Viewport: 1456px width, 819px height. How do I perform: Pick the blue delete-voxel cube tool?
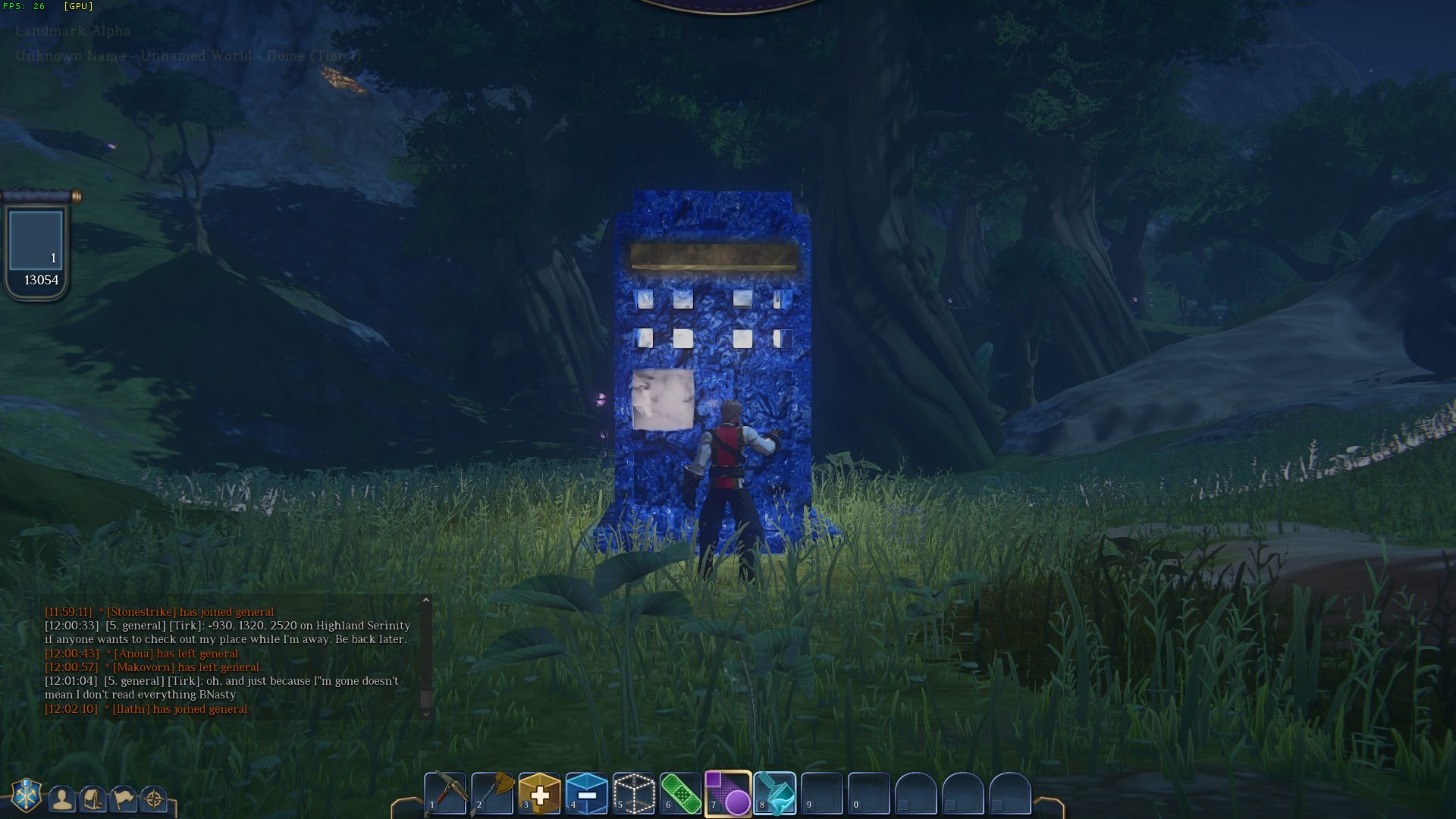pyautogui.click(x=587, y=793)
